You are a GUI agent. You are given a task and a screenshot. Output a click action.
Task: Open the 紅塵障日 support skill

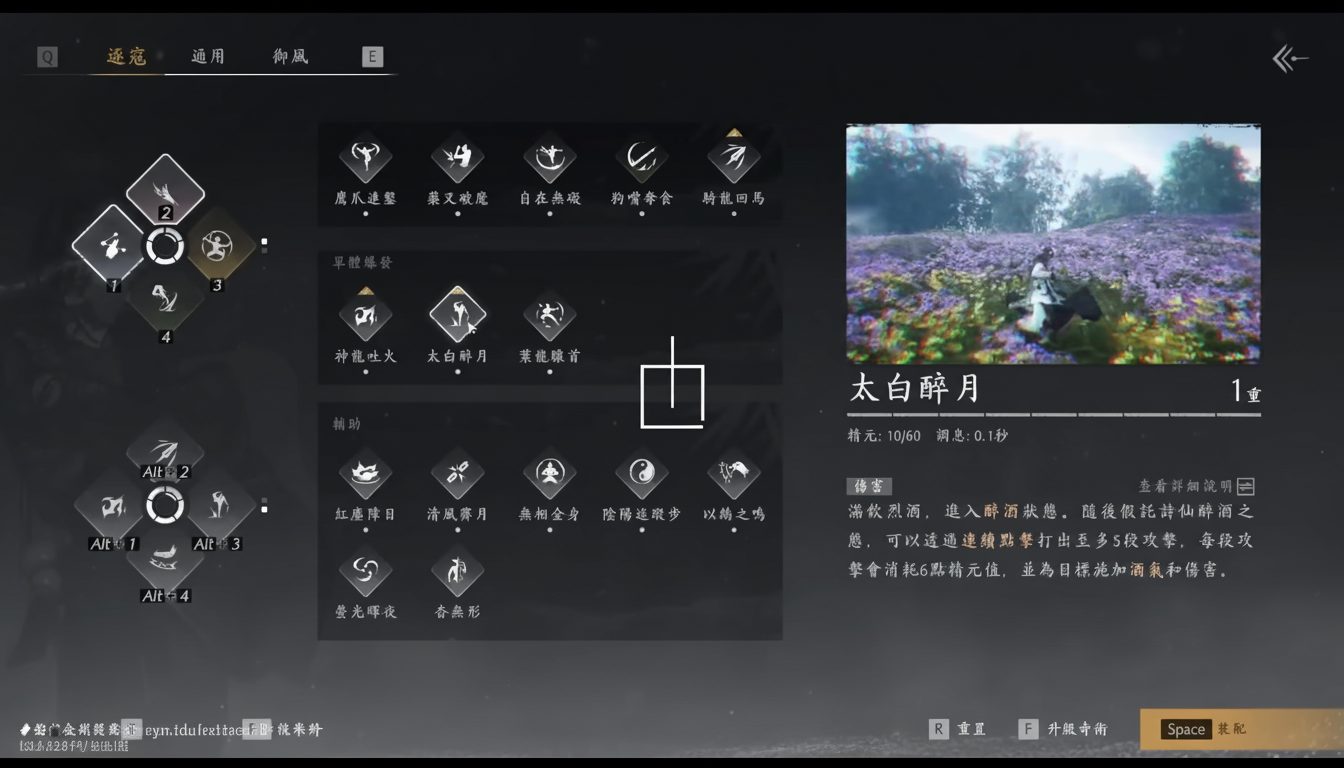point(365,475)
